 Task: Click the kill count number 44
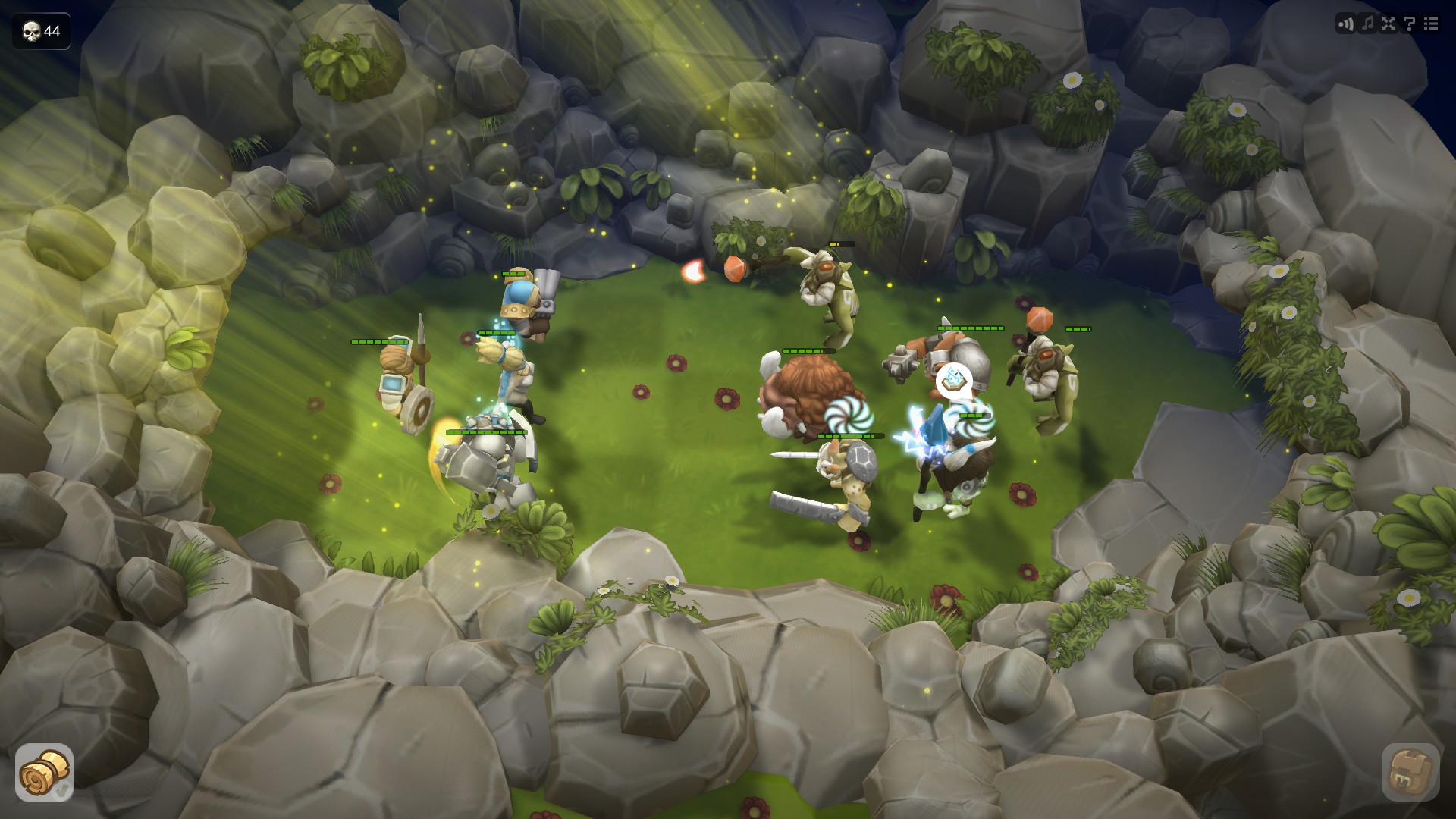tap(50, 31)
